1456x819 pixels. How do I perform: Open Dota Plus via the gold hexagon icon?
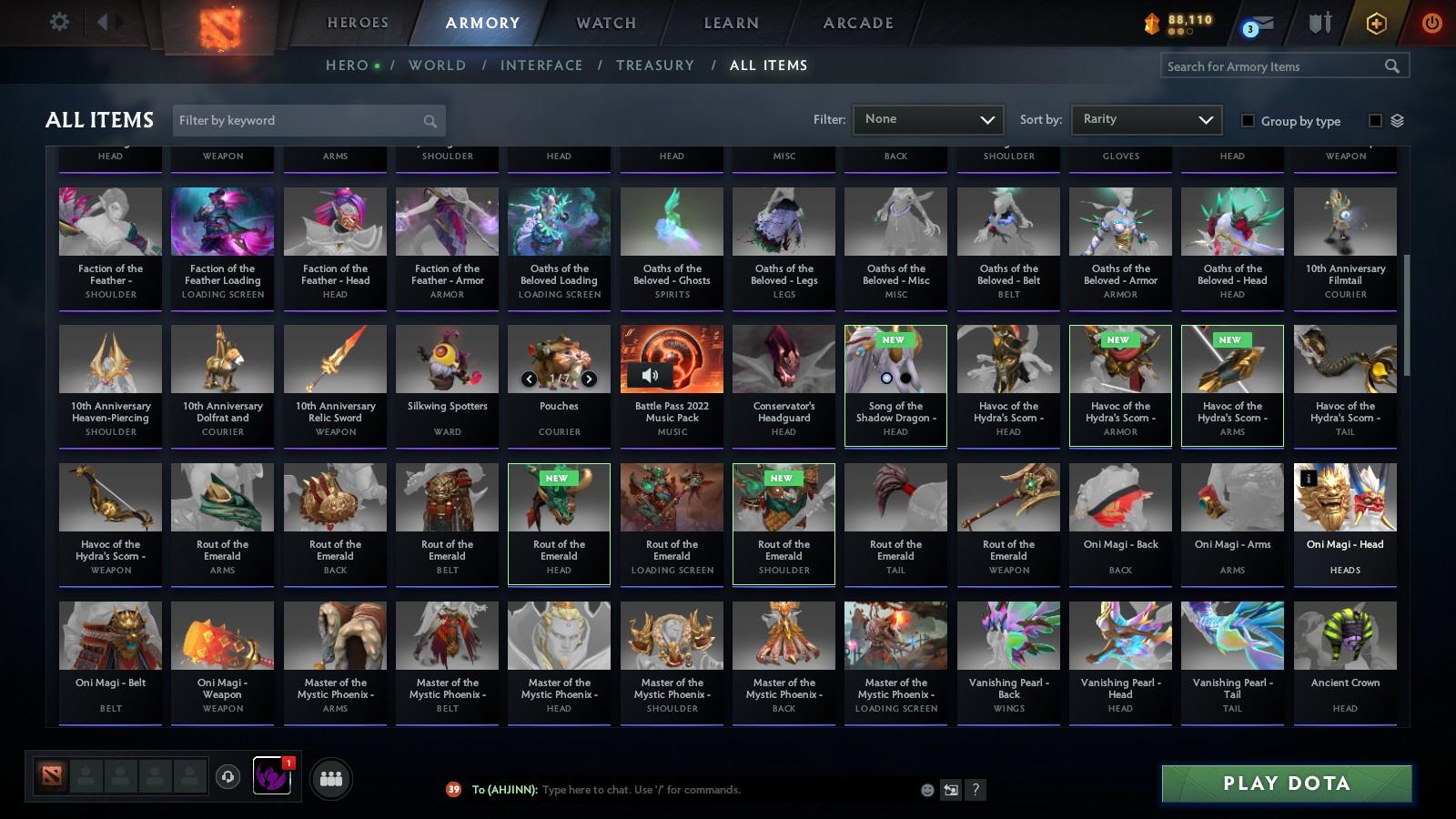[1375, 25]
